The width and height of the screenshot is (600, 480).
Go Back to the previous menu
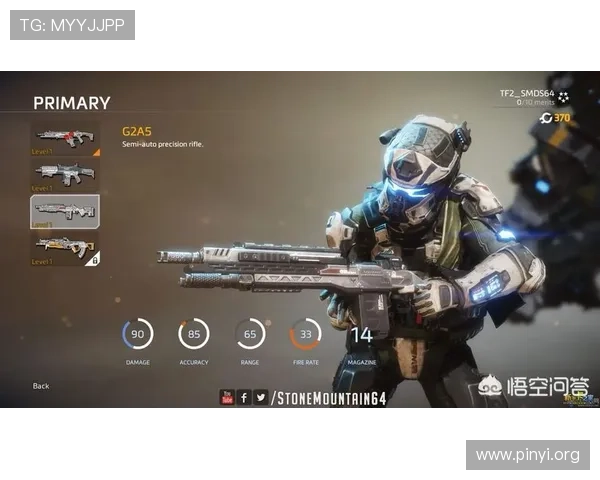(x=41, y=386)
